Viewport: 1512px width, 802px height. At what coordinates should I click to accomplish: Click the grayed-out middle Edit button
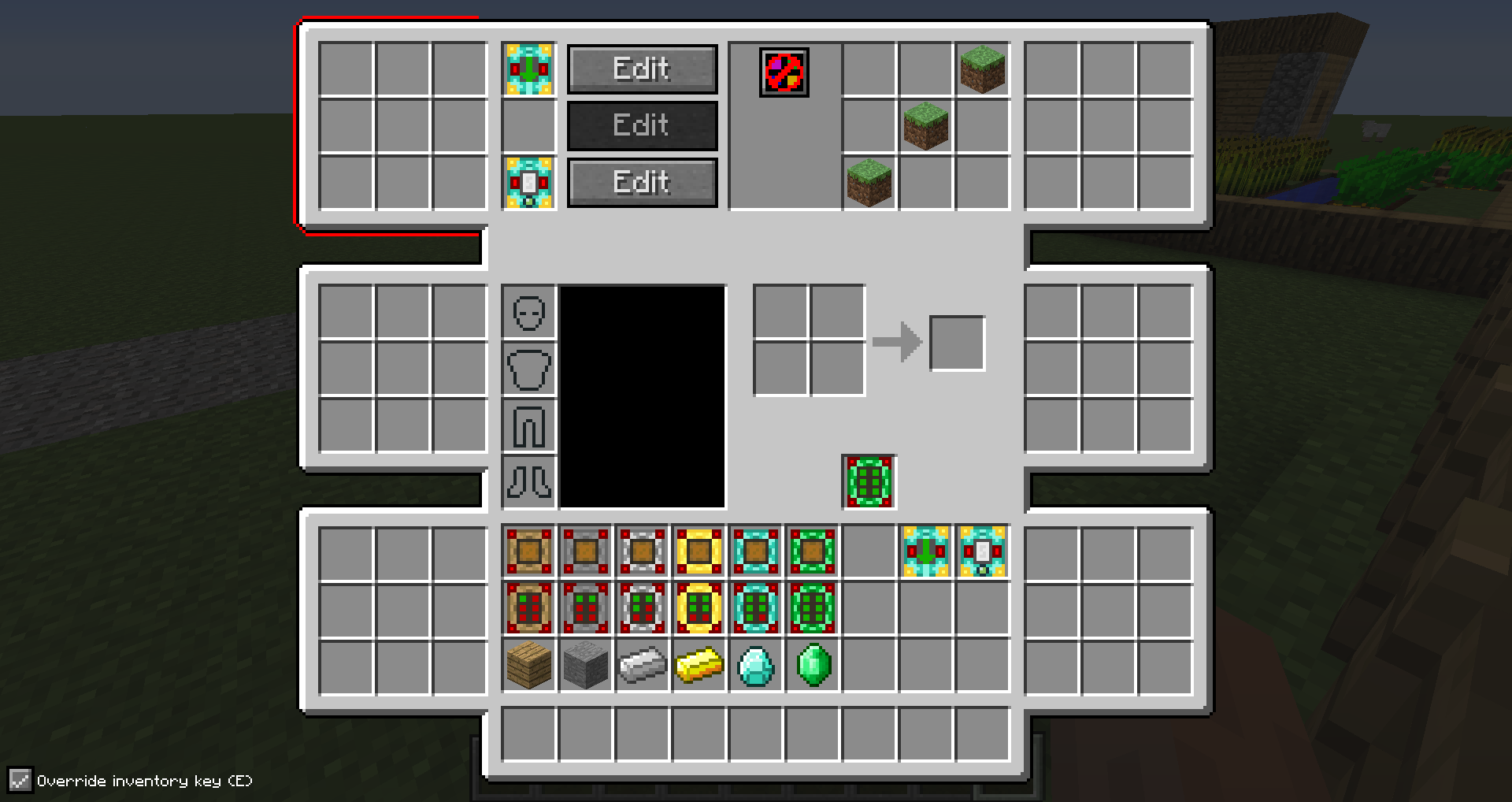(642, 125)
